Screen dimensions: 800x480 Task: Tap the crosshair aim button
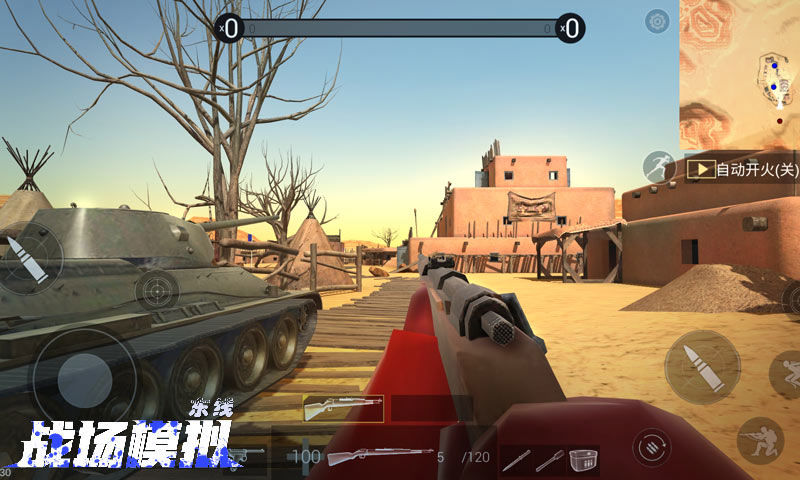pyautogui.click(x=157, y=293)
